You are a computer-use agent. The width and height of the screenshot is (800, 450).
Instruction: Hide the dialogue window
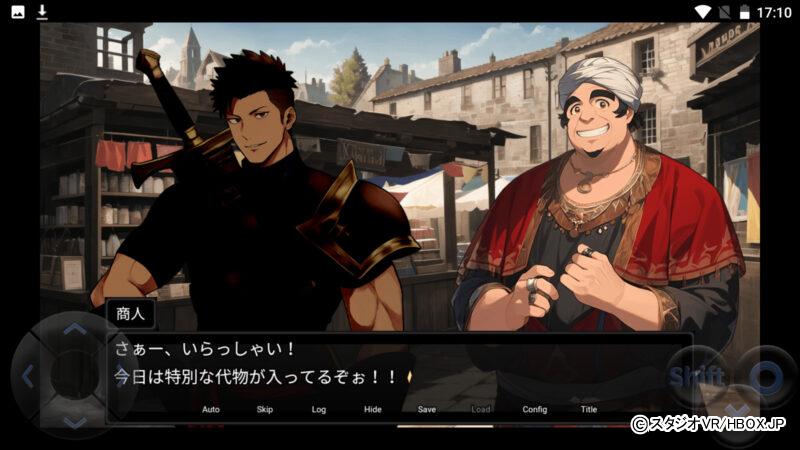[373, 409]
